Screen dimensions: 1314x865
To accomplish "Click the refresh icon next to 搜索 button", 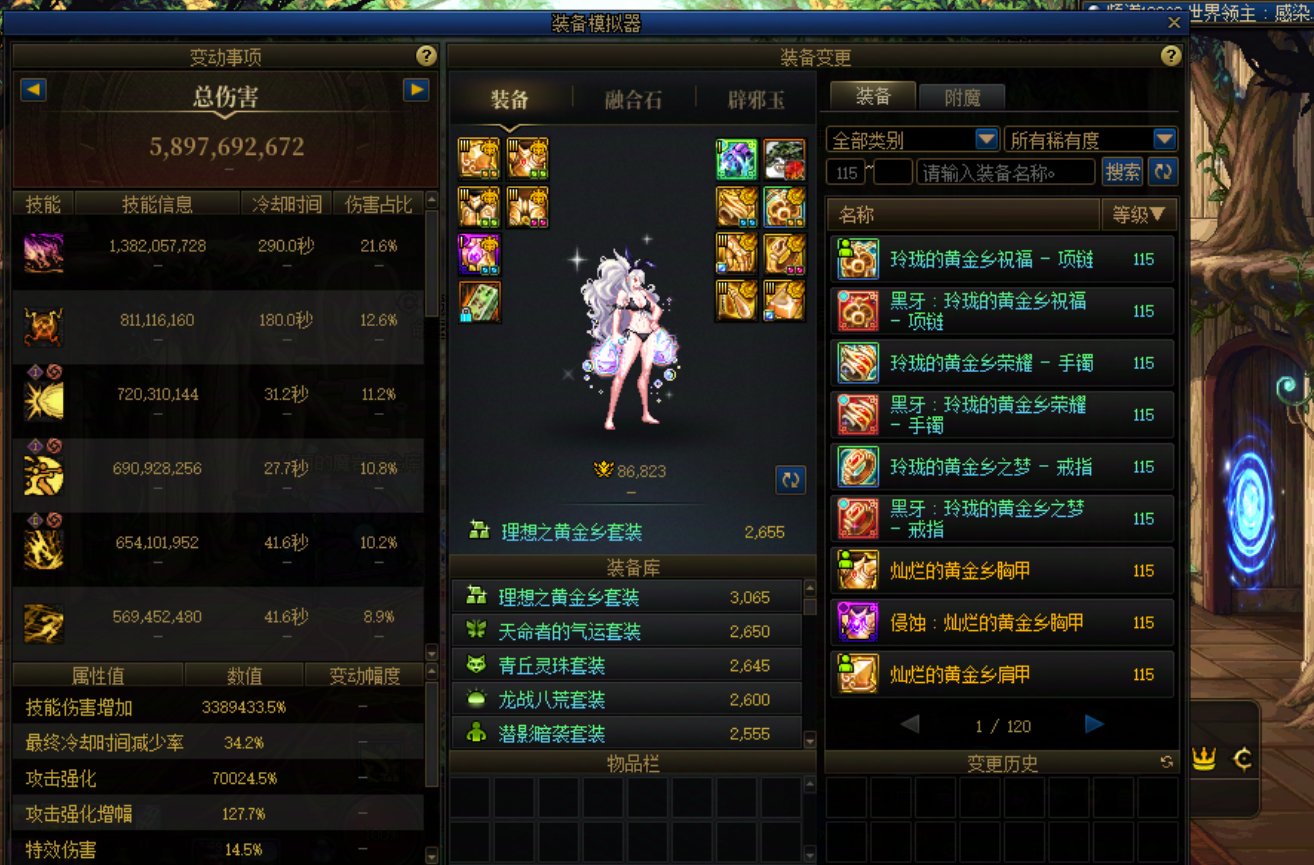I will (1164, 171).
